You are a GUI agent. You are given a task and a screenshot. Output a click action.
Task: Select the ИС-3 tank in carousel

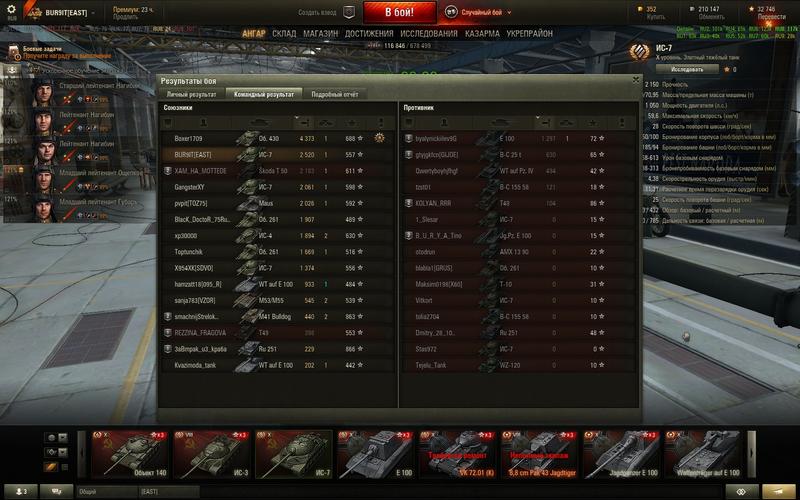click(x=212, y=454)
